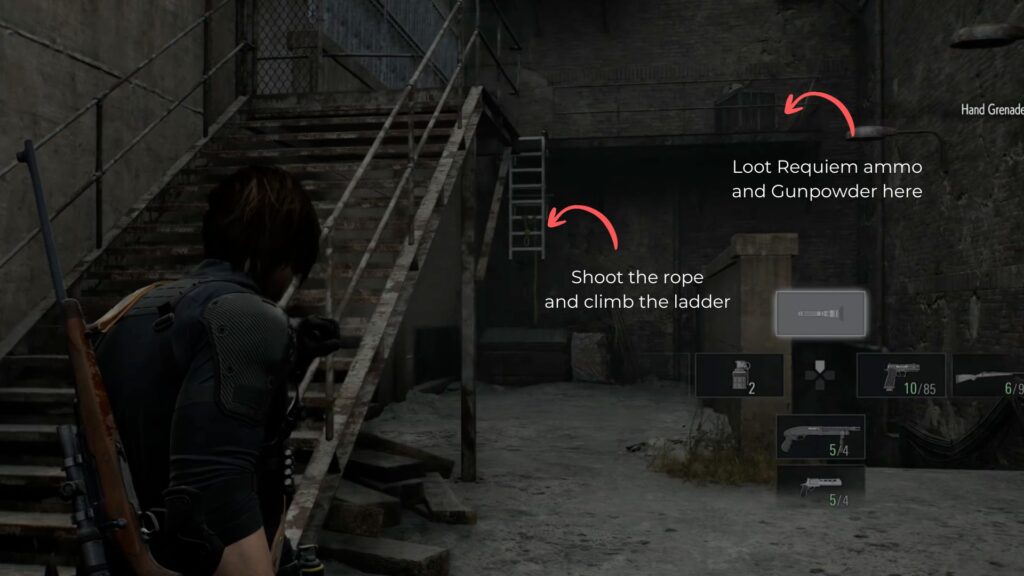This screenshot has width=1024, height=576.
Task: Select the stockless short gun slot
Action: coord(820,486)
